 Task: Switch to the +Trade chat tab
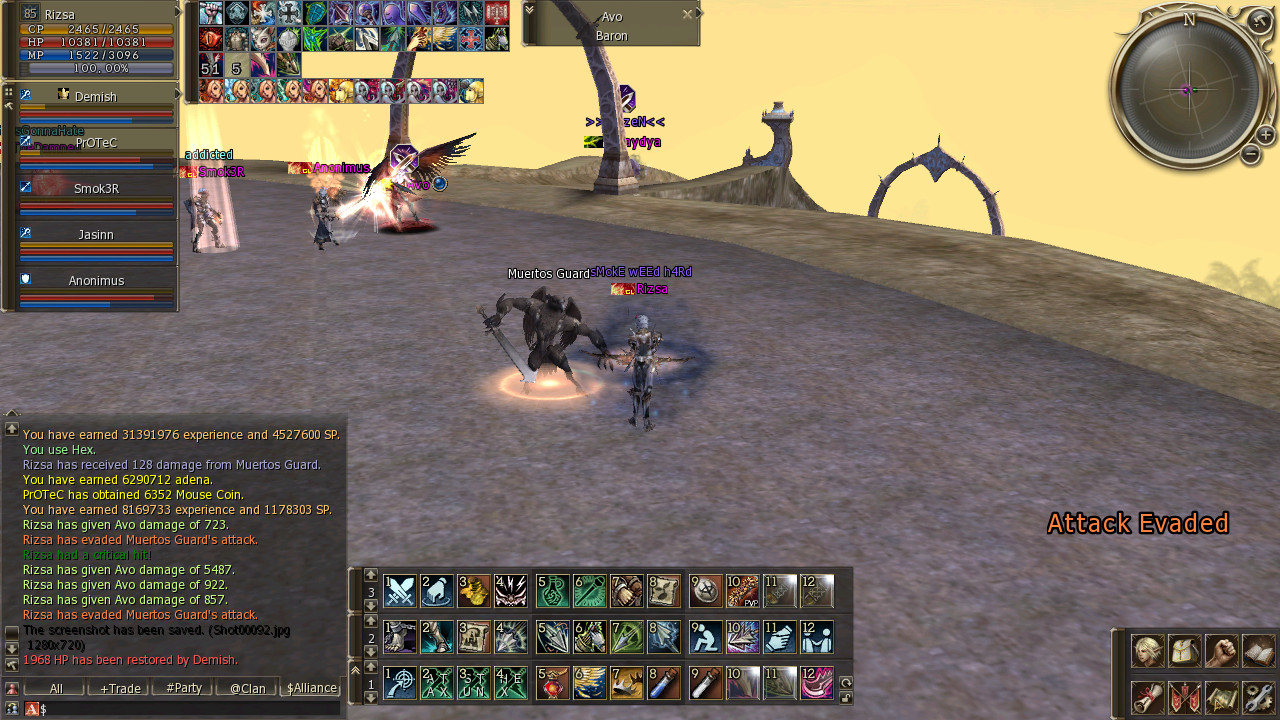click(x=119, y=688)
